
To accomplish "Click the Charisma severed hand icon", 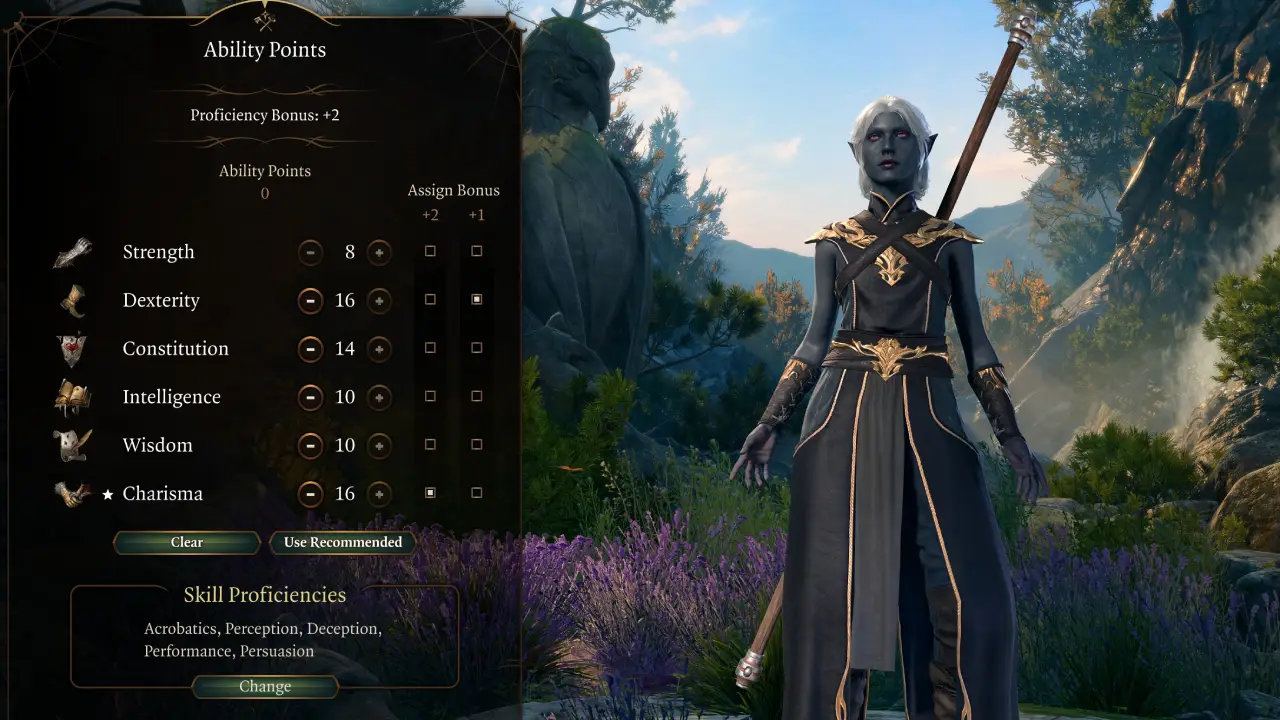I will point(72,492).
